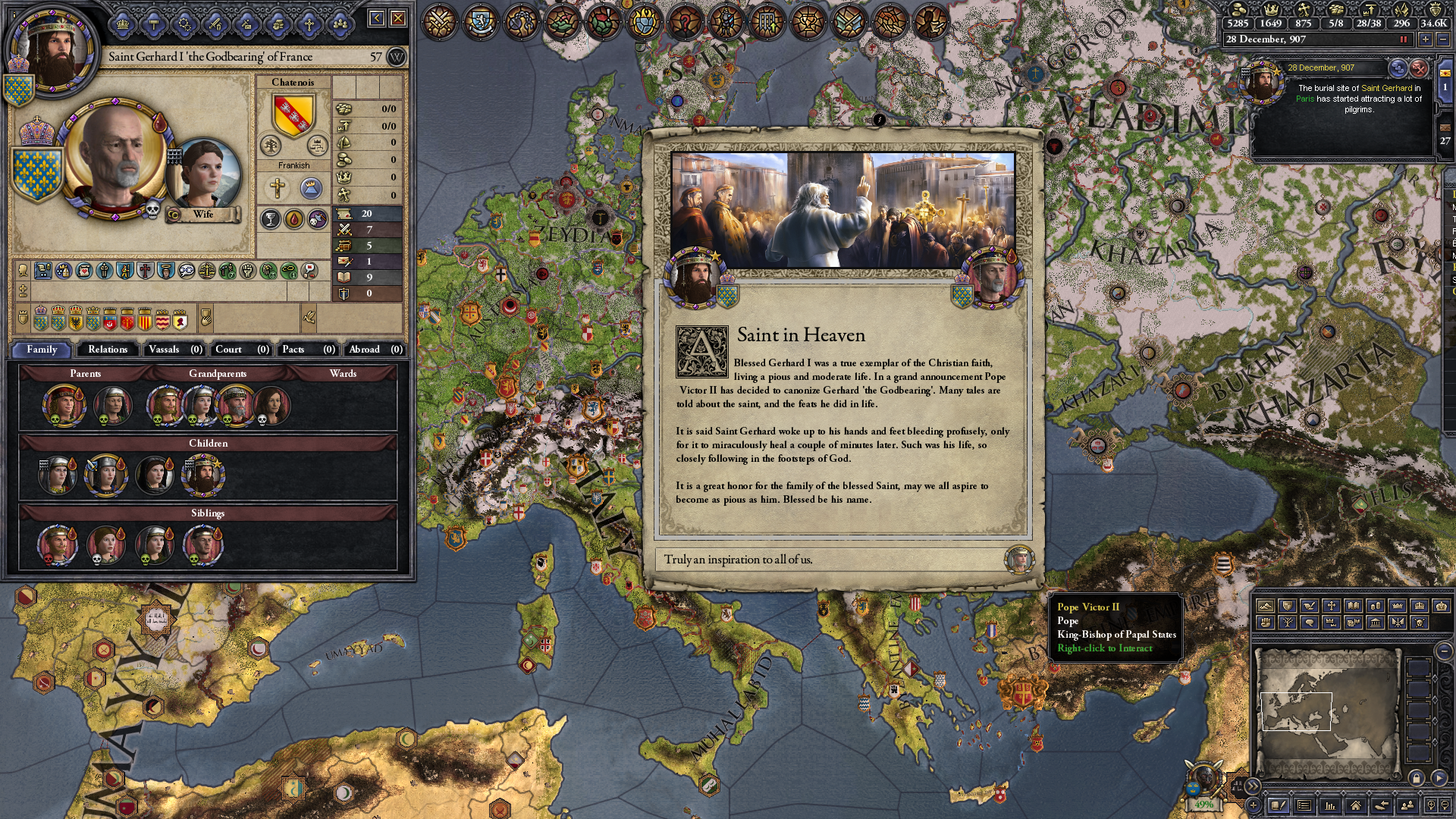Switch to the diplomacy hand map mode
The width and height of the screenshot is (1456, 819).
pyautogui.click(x=1310, y=606)
